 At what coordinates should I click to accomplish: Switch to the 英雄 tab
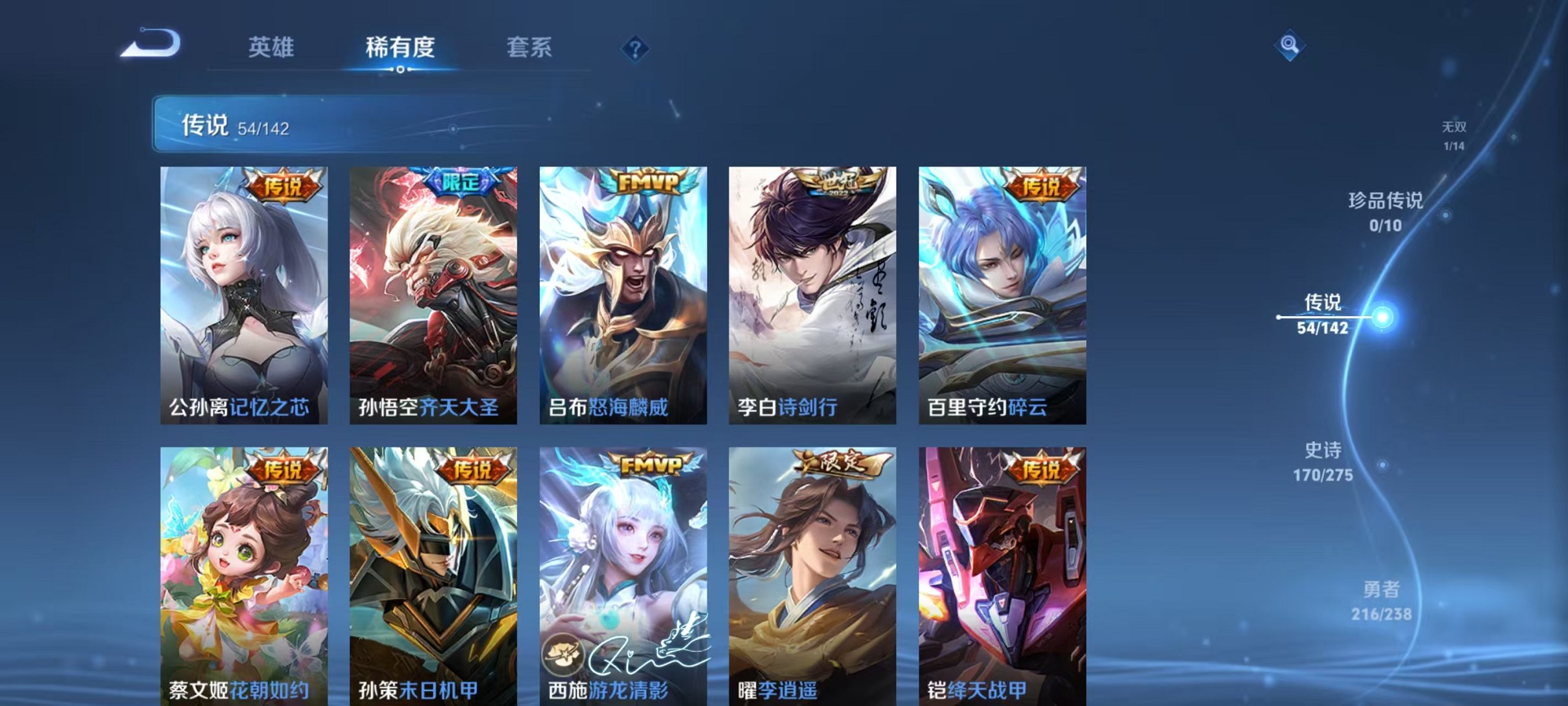coord(272,47)
